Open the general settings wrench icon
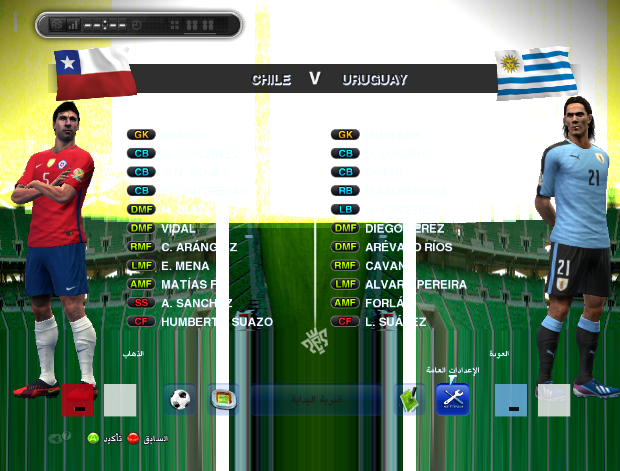 click(452, 400)
